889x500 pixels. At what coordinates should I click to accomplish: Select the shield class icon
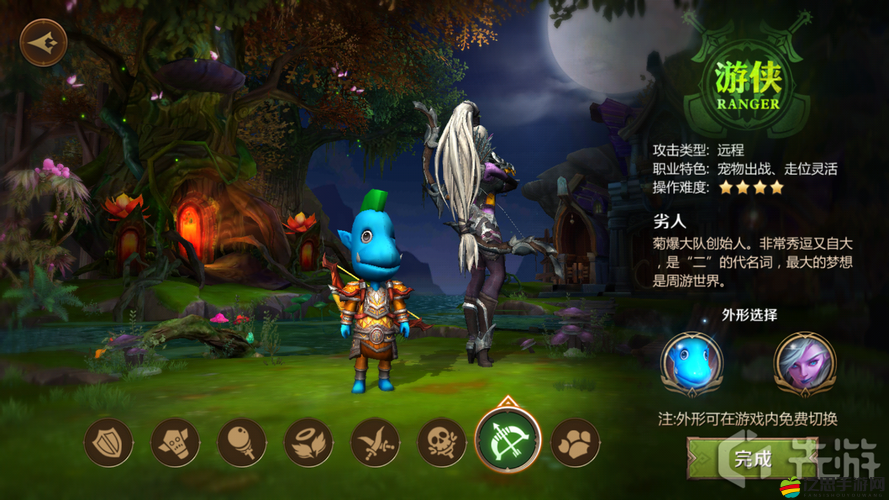108,442
